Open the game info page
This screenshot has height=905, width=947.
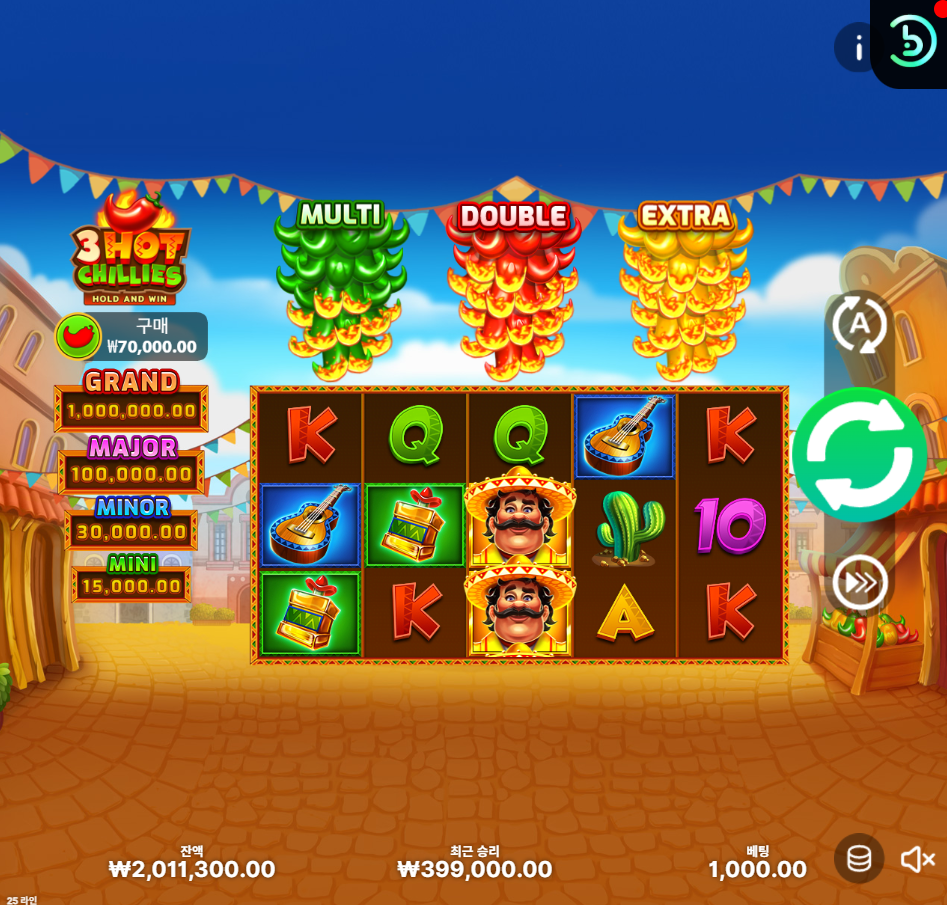click(x=857, y=47)
